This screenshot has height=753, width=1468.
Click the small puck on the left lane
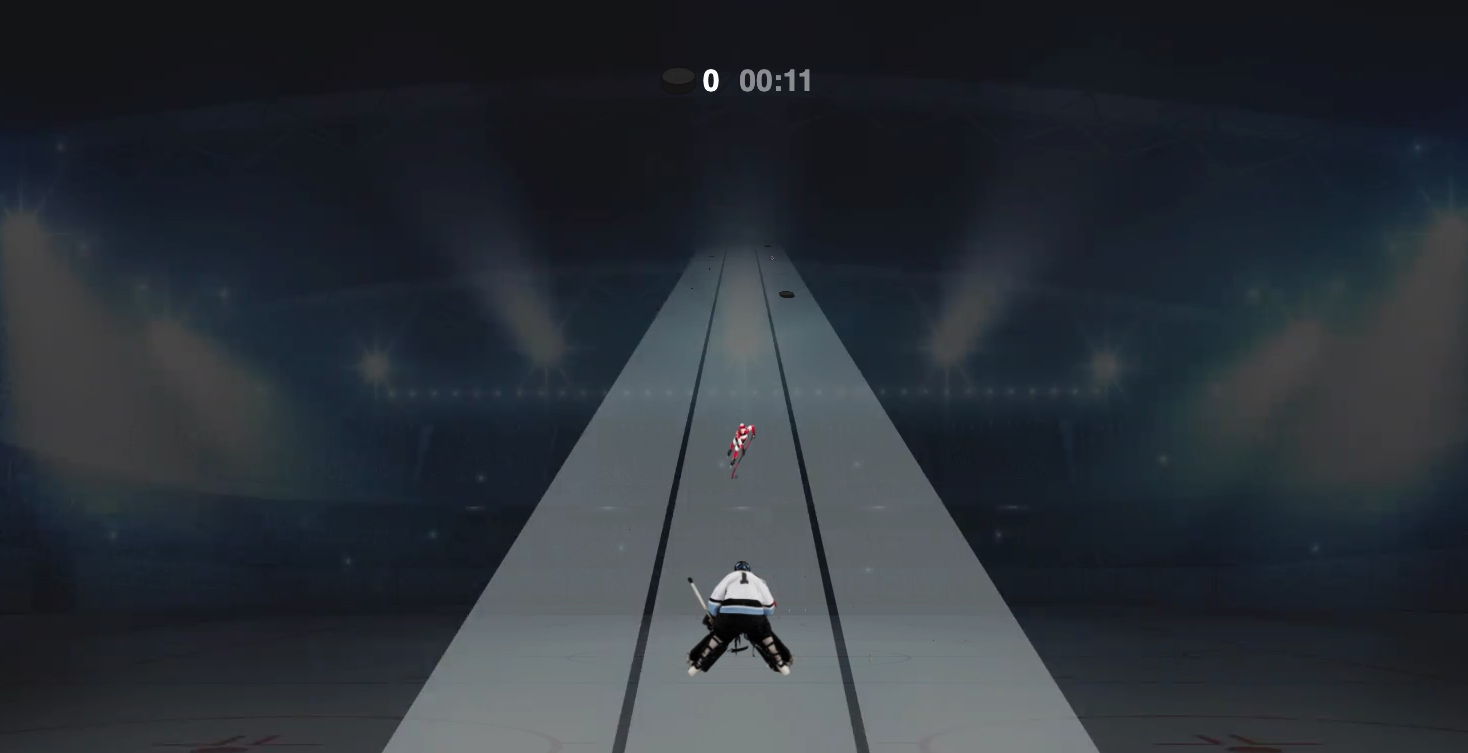(711, 256)
